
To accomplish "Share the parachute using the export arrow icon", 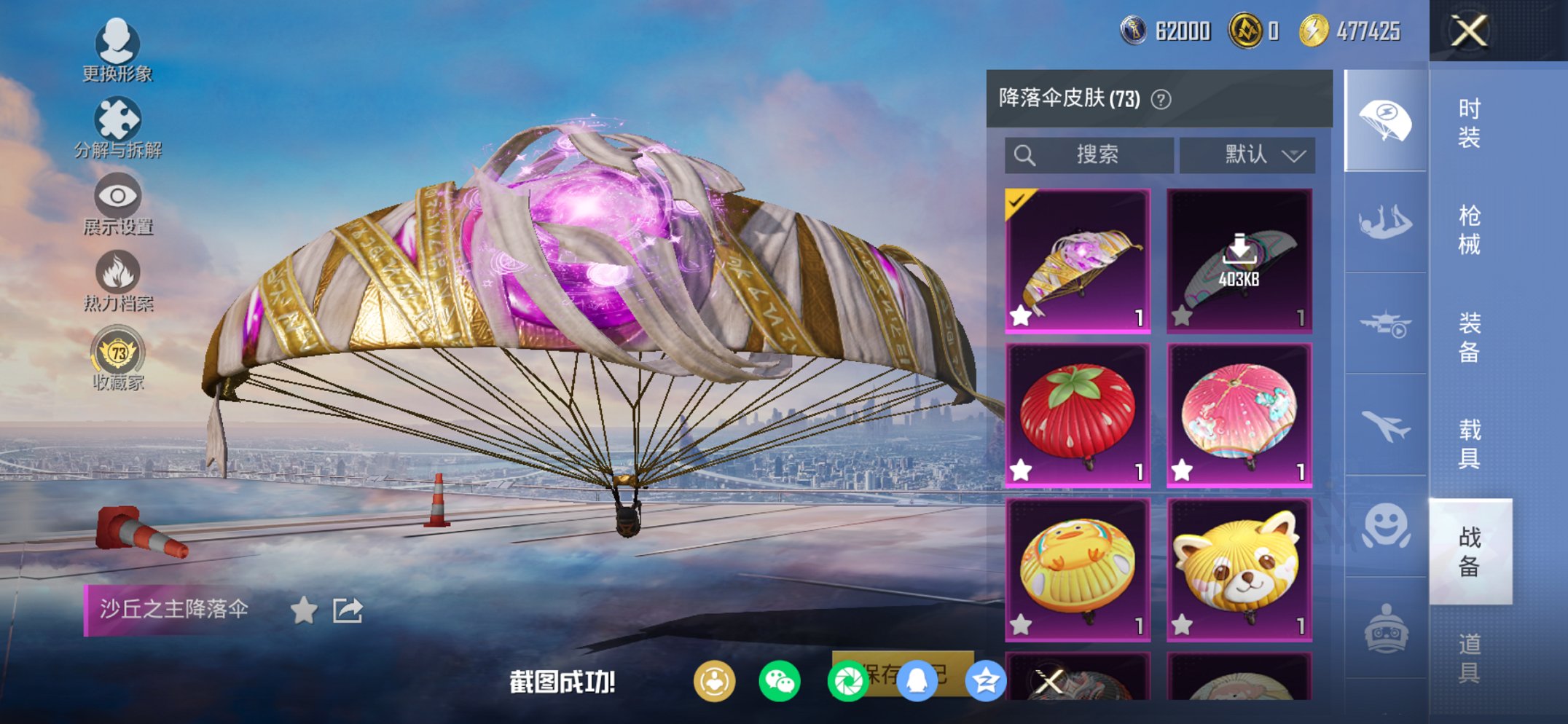I will point(348,611).
